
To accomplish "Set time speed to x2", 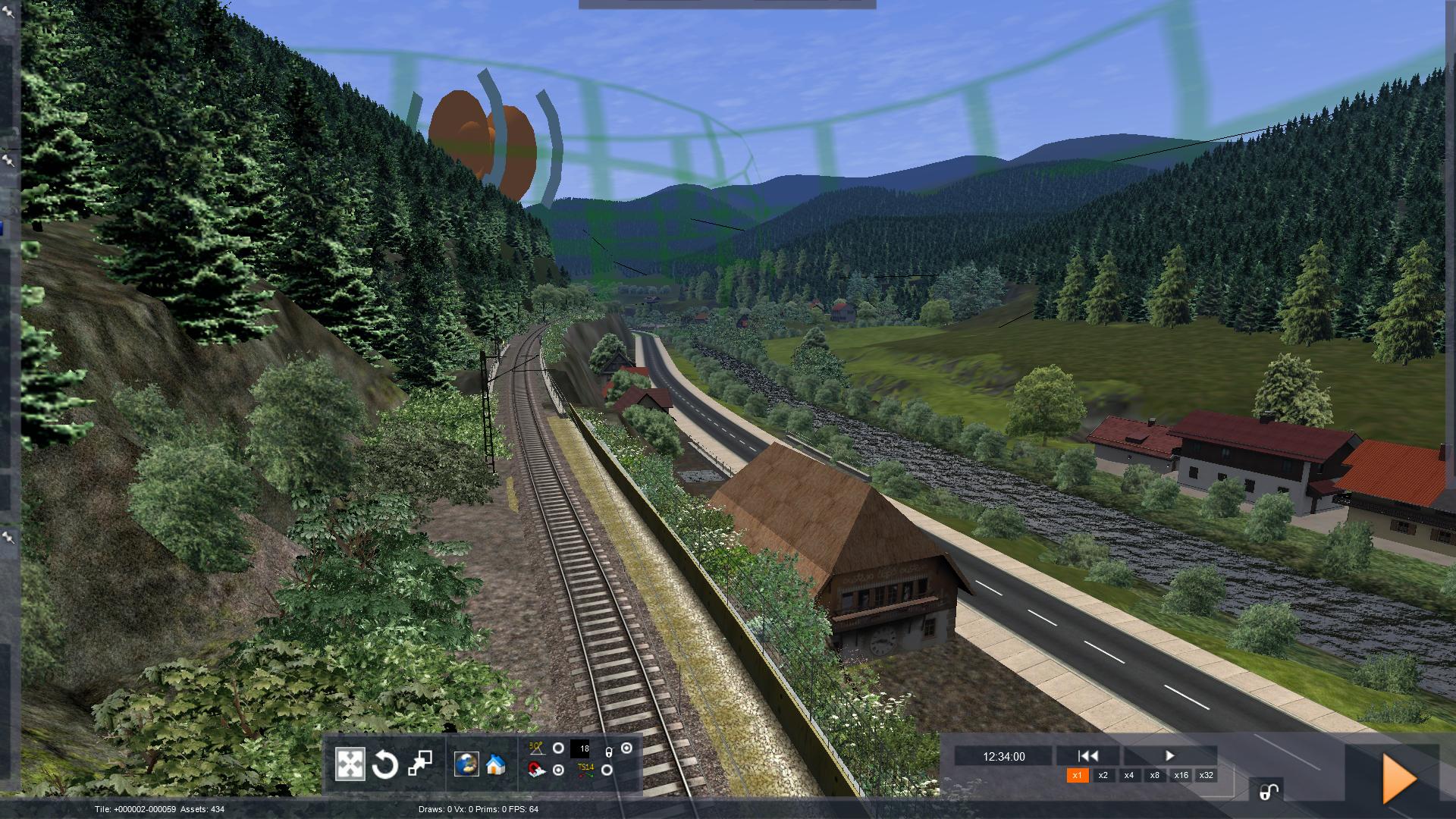I will [1103, 775].
